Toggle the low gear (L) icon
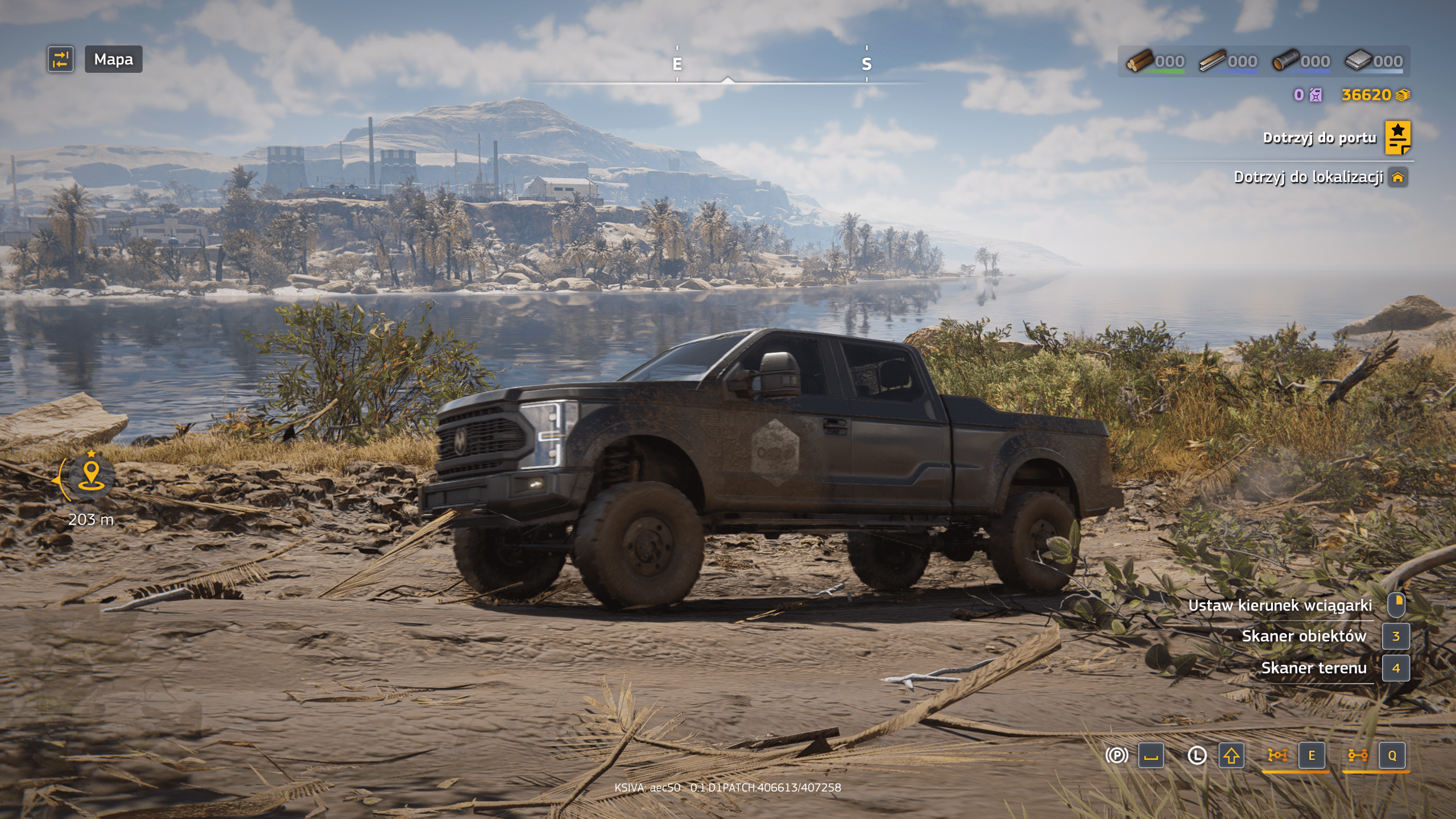The image size is (1456, 819). pyautogui.click(x=1197, y=755)
